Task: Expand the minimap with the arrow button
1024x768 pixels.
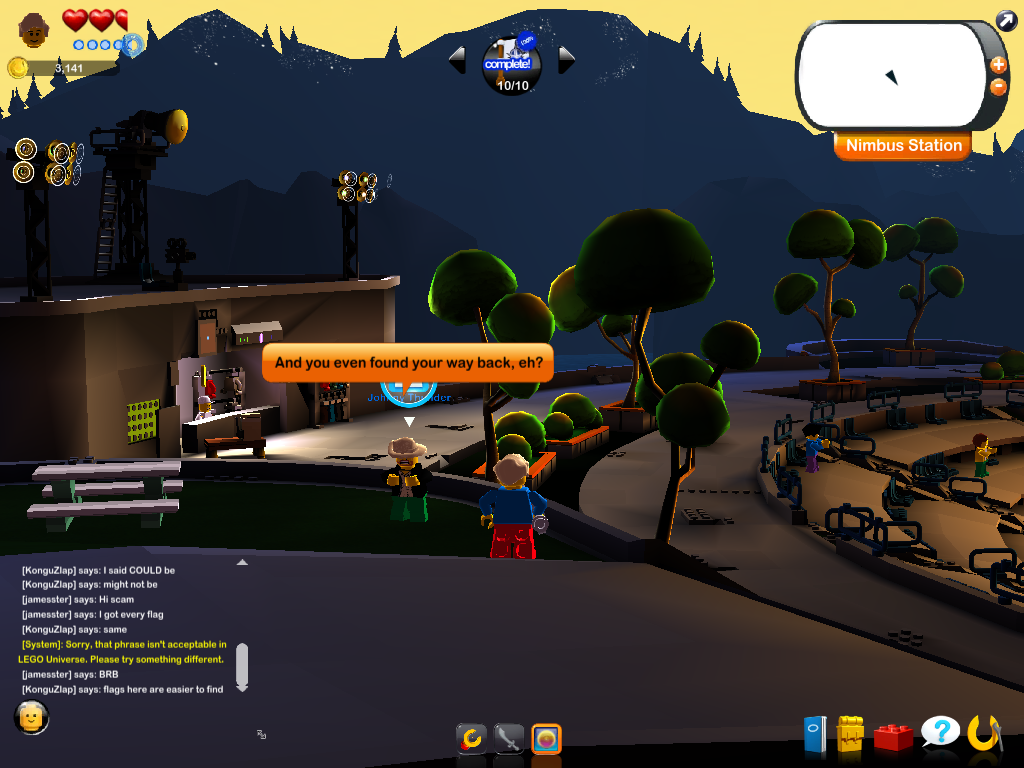Action: 1006,19
